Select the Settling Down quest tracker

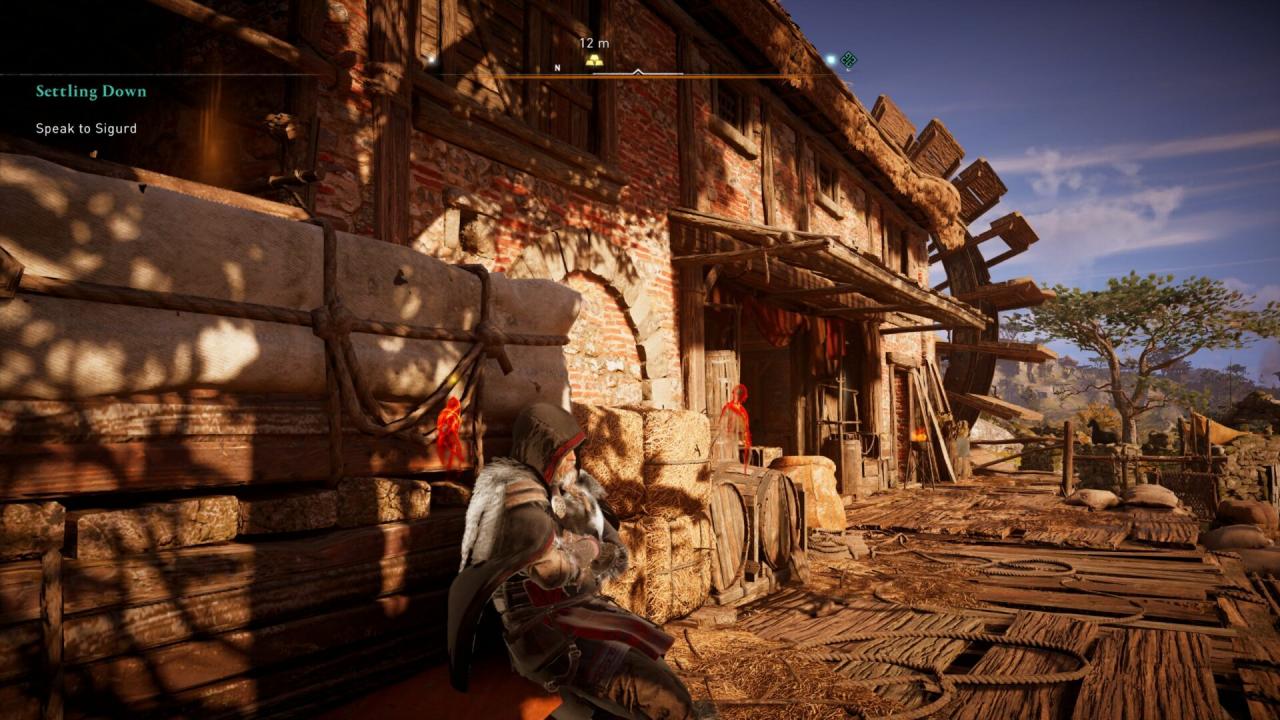[91, 92]
